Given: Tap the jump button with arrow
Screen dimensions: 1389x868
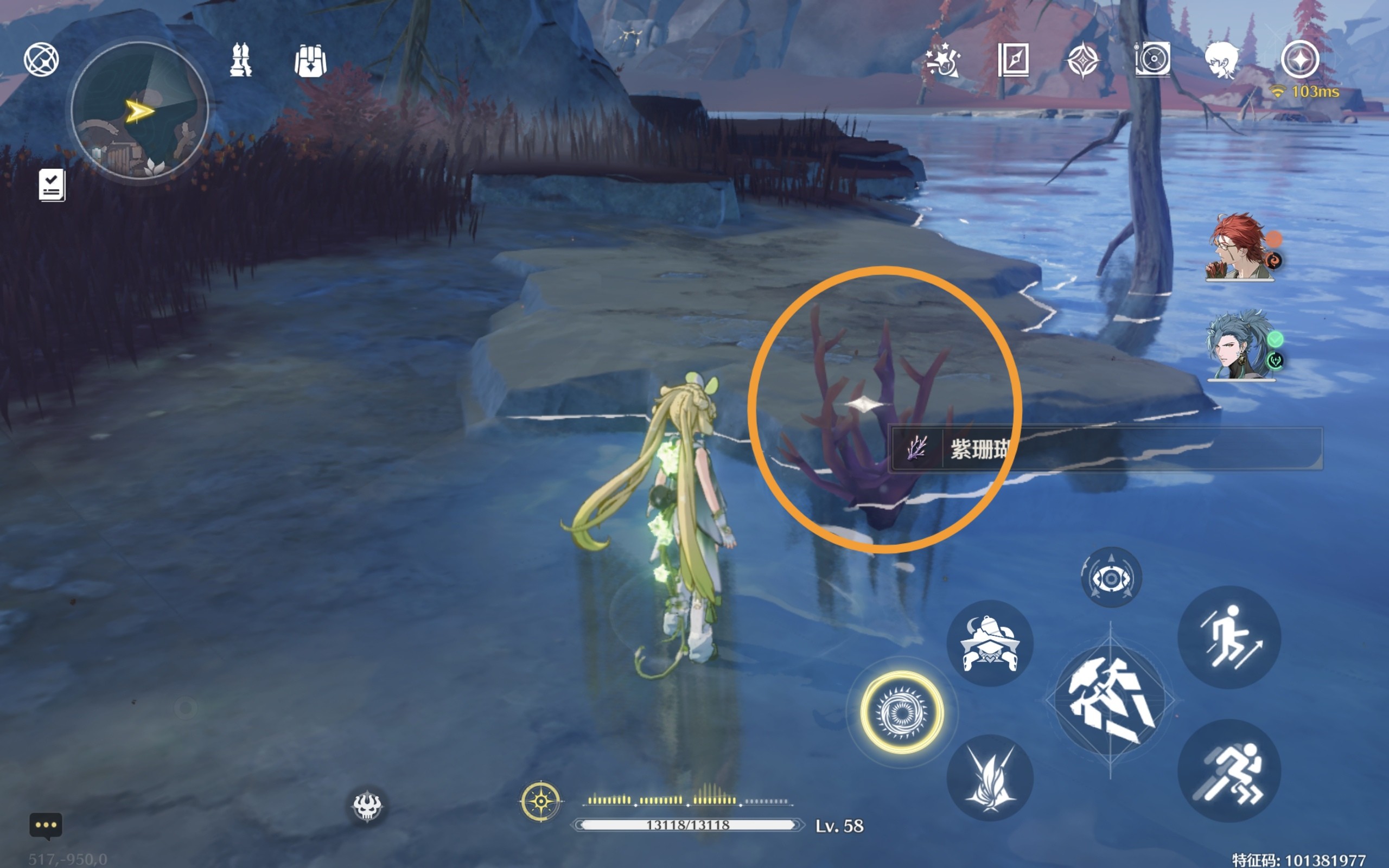Looking at the screenshot, I should click(1229, 637).
